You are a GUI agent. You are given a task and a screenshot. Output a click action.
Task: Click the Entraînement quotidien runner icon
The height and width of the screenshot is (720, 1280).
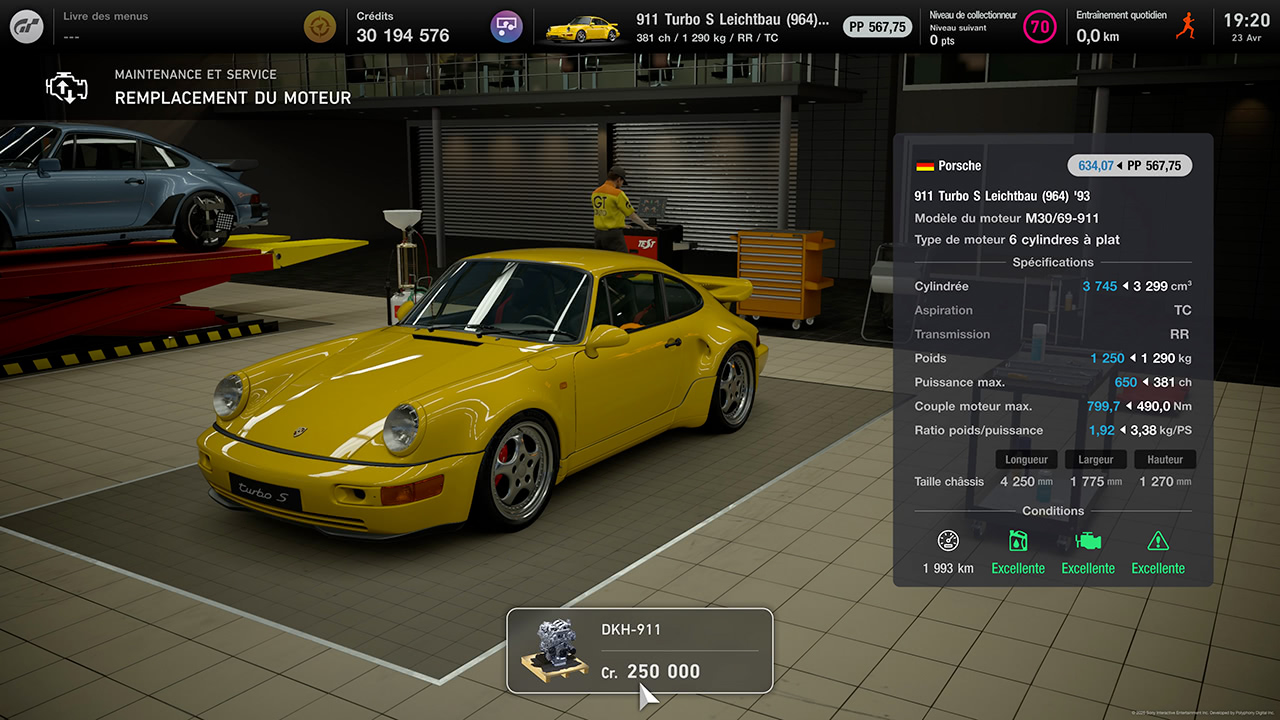(x=1187, y=26)
